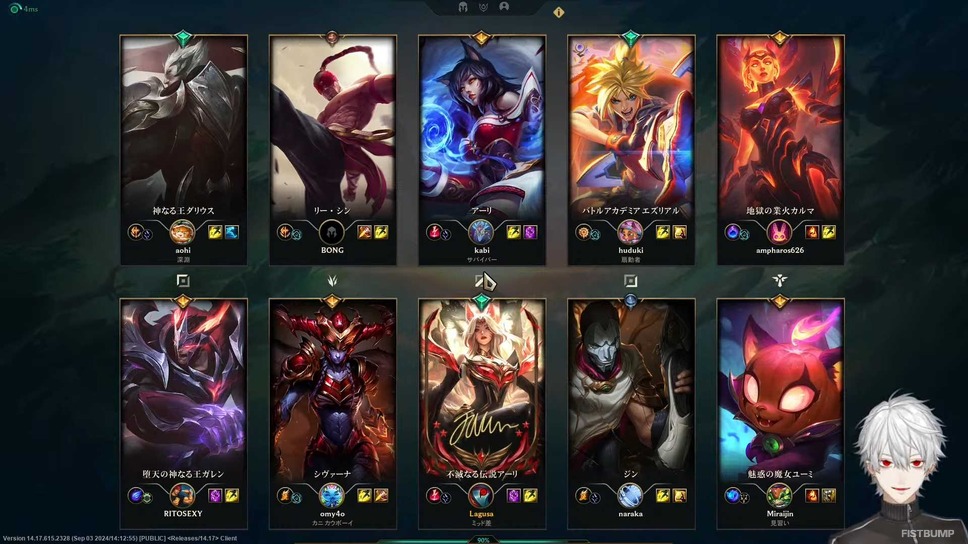Click Miraijin's summoner profile icon
The height and width of the screenshot is (544, 968).
780,495
